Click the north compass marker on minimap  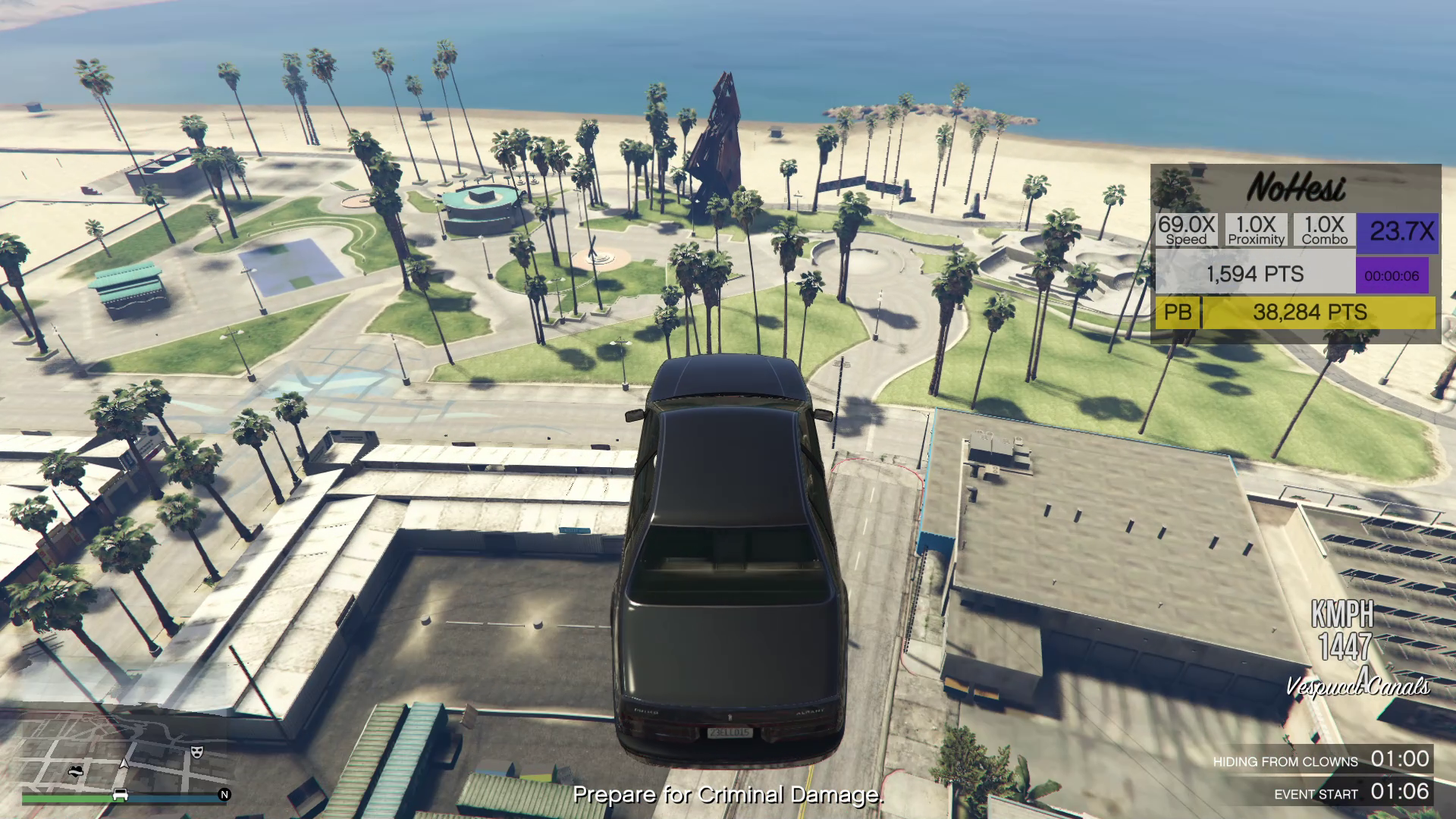click(224, 795)
